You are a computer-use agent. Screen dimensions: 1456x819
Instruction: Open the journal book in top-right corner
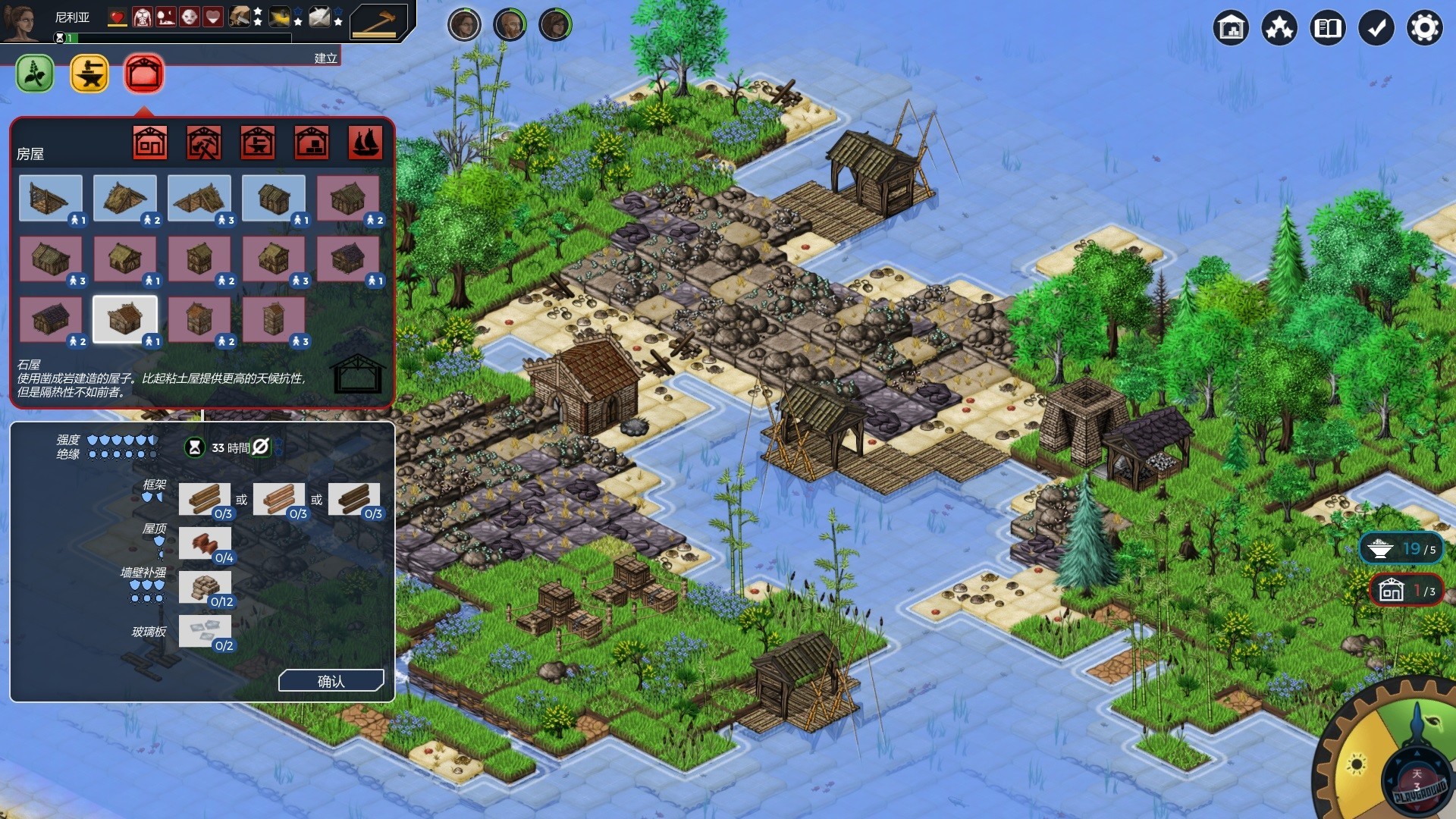pos(1328,27)
